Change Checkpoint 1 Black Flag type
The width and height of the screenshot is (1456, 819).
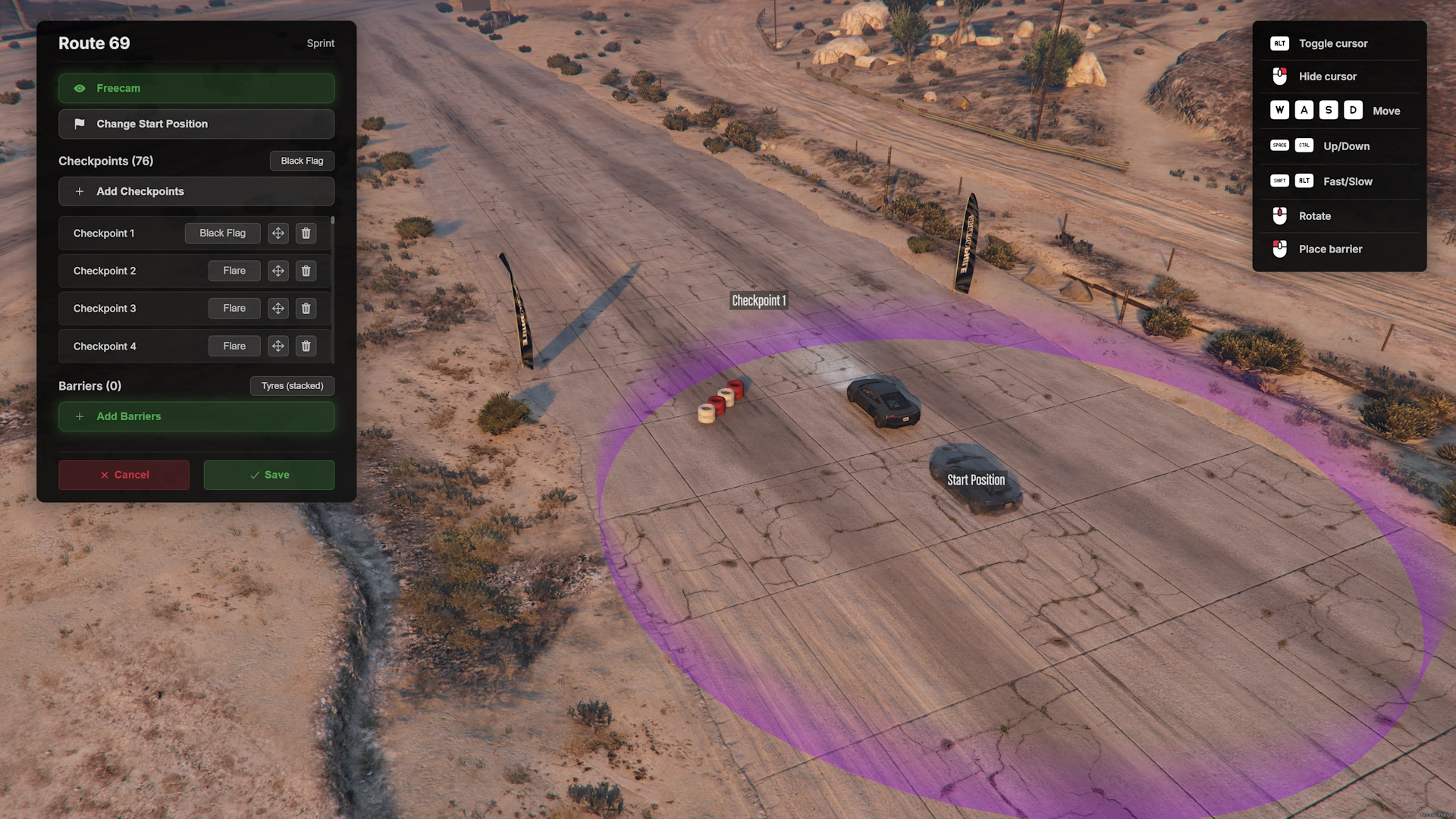click(x=222, y=234)
